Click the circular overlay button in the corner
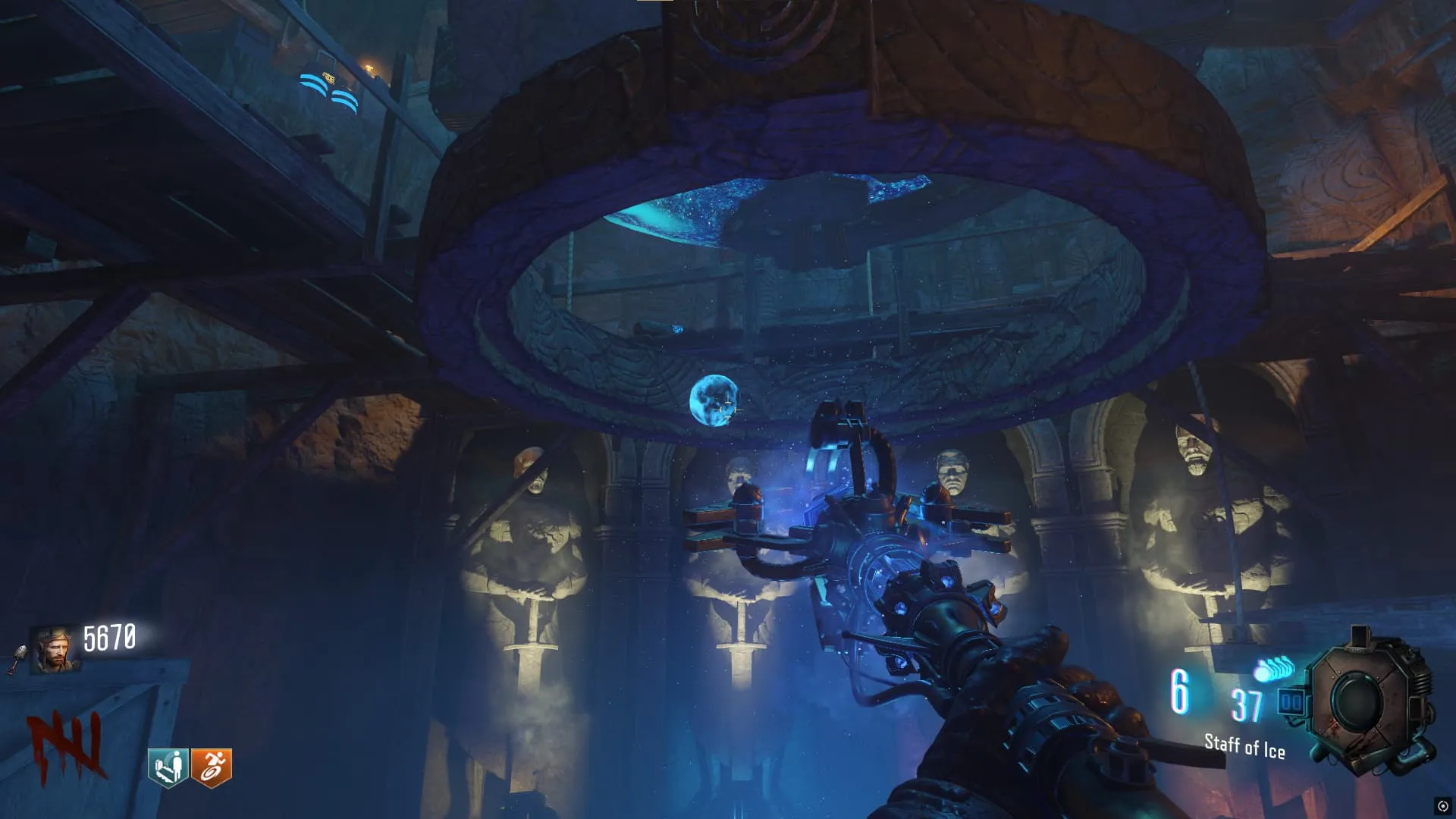The height and width of the screenshot is (819, 1456). (x=1442, y=806)
